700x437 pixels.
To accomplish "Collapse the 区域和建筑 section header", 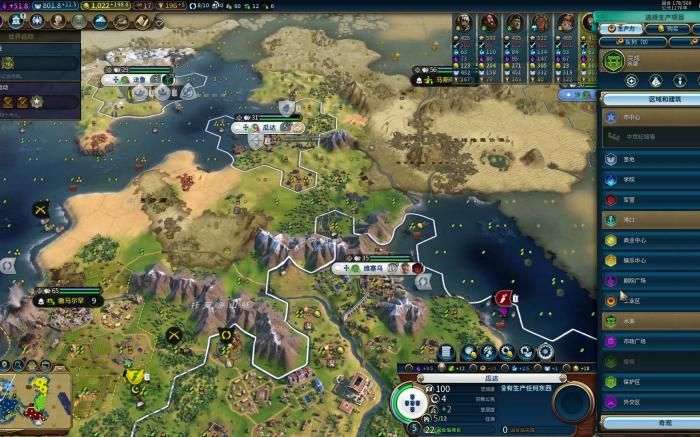I will click(x=650, y=100).
